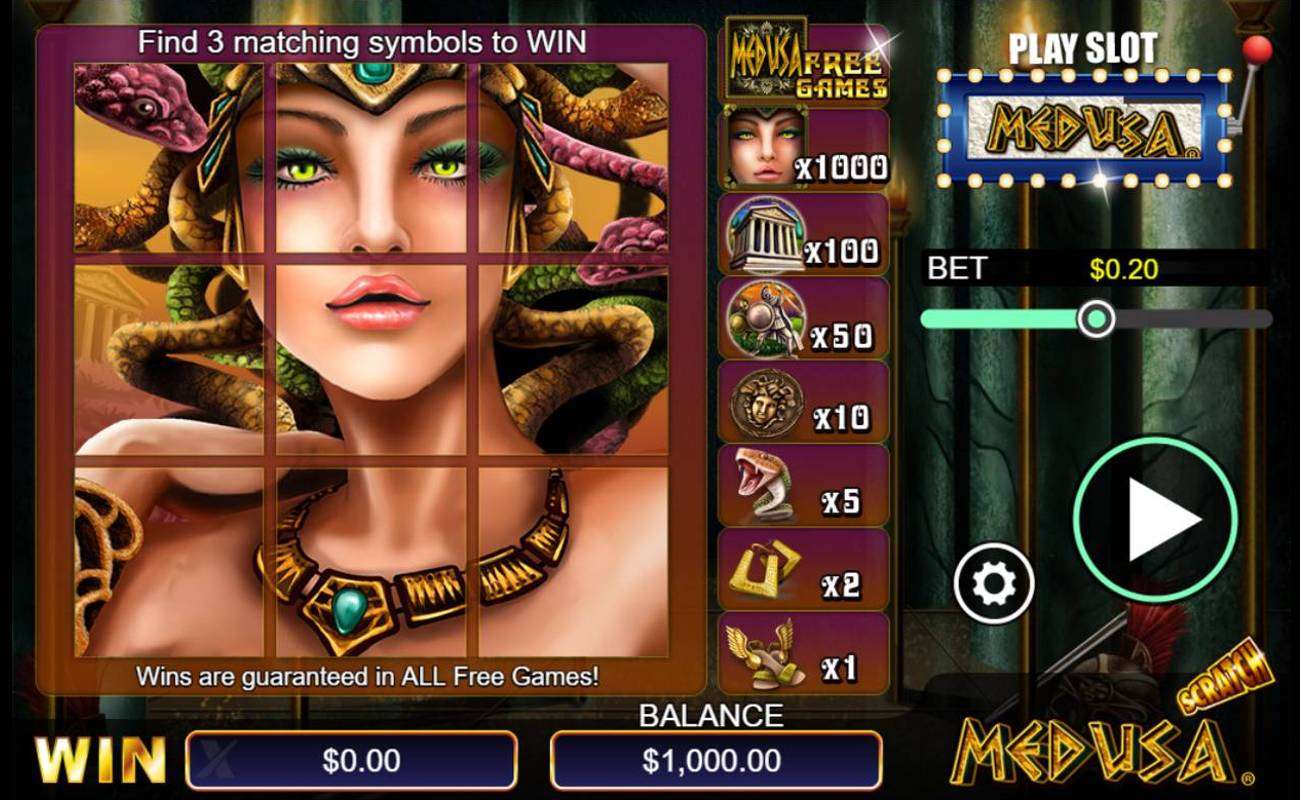The width and height of the screenshot is (1300, 800).
Task: Click the bet amount slider handle
Action: point(1097,319)
